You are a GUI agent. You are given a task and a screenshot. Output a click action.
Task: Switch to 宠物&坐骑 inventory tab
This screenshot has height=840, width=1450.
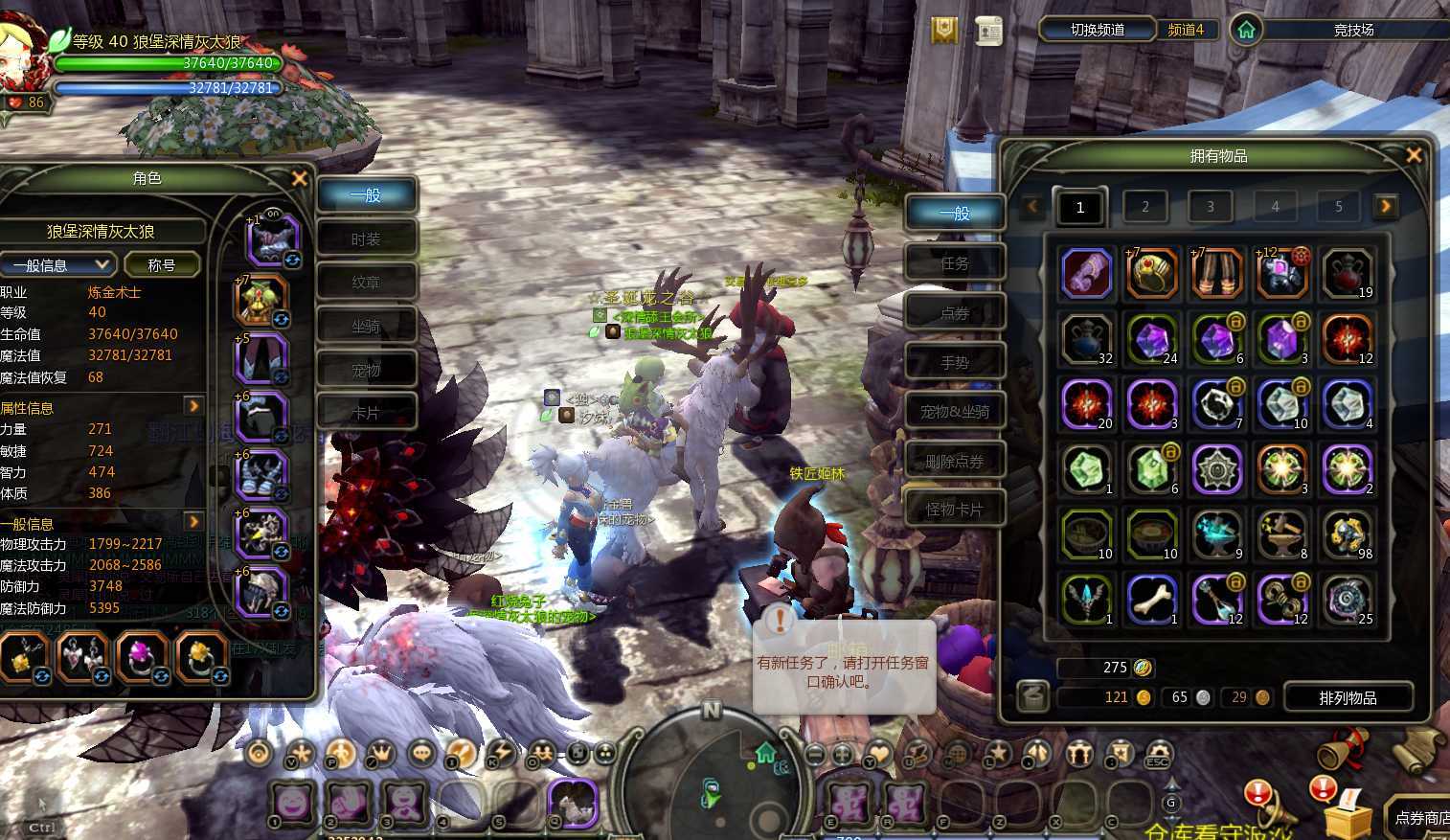pyautogui.click(x=955, y=412)
